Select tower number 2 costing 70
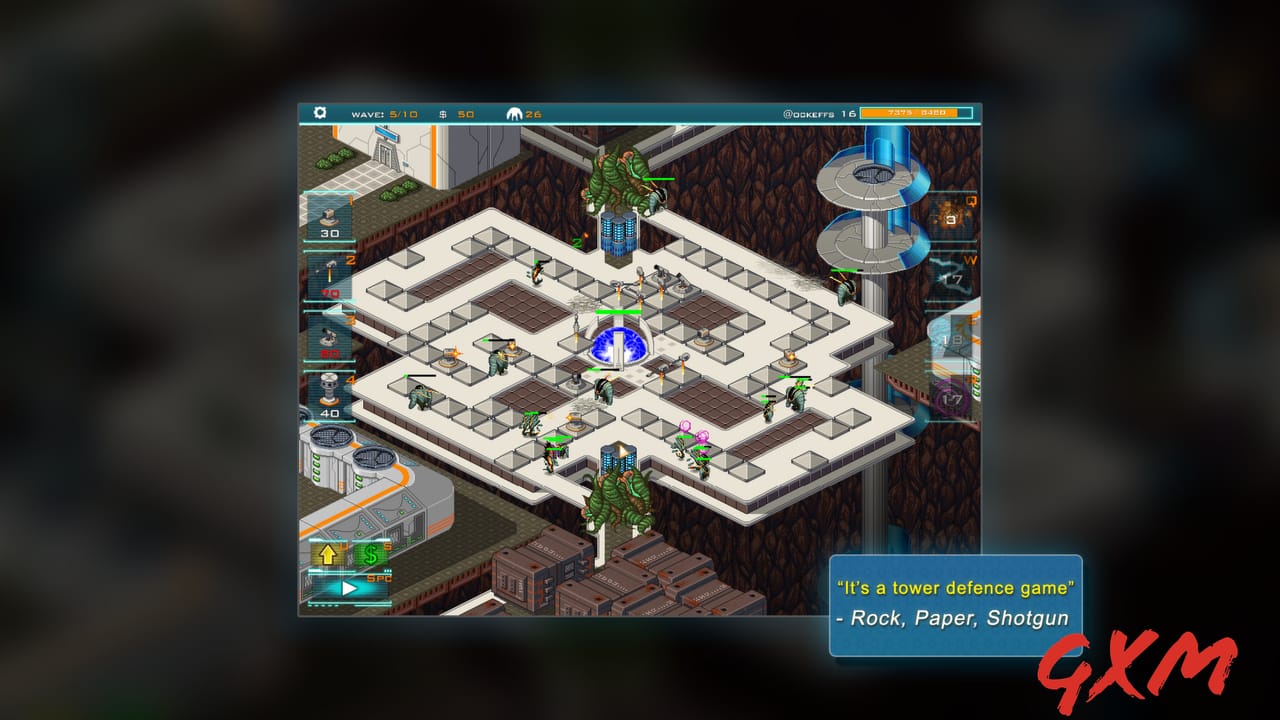1280x720 pixels. [330, 272]
